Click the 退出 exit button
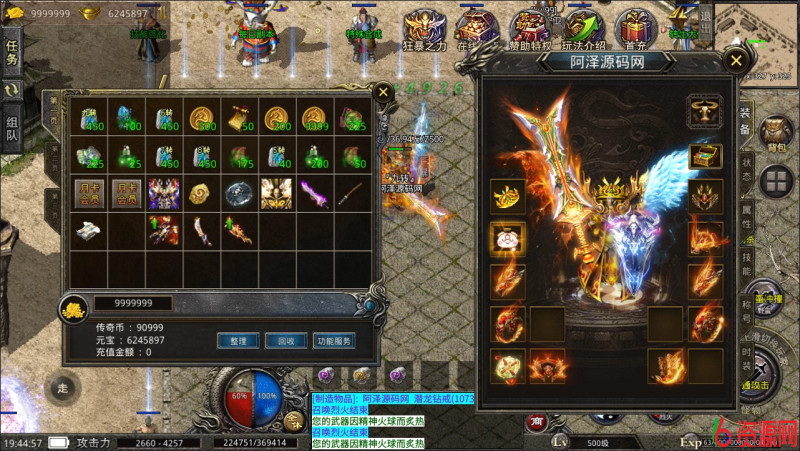The width and height of the screenshot is (800, 451). (x=706, y=20)
